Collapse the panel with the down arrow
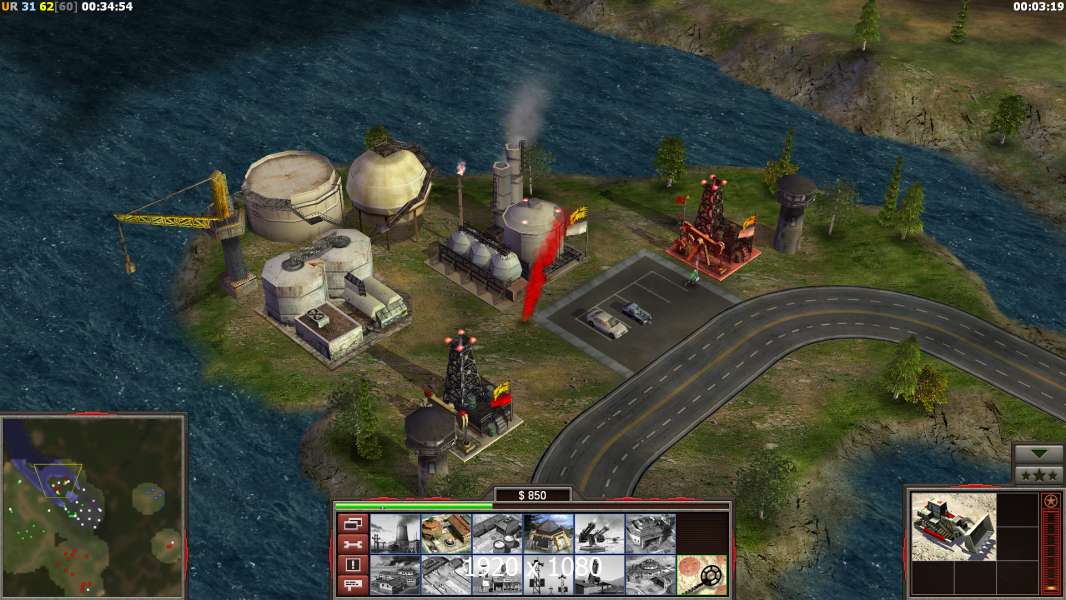The image size is (1066, 600). tap(1038, 454)
